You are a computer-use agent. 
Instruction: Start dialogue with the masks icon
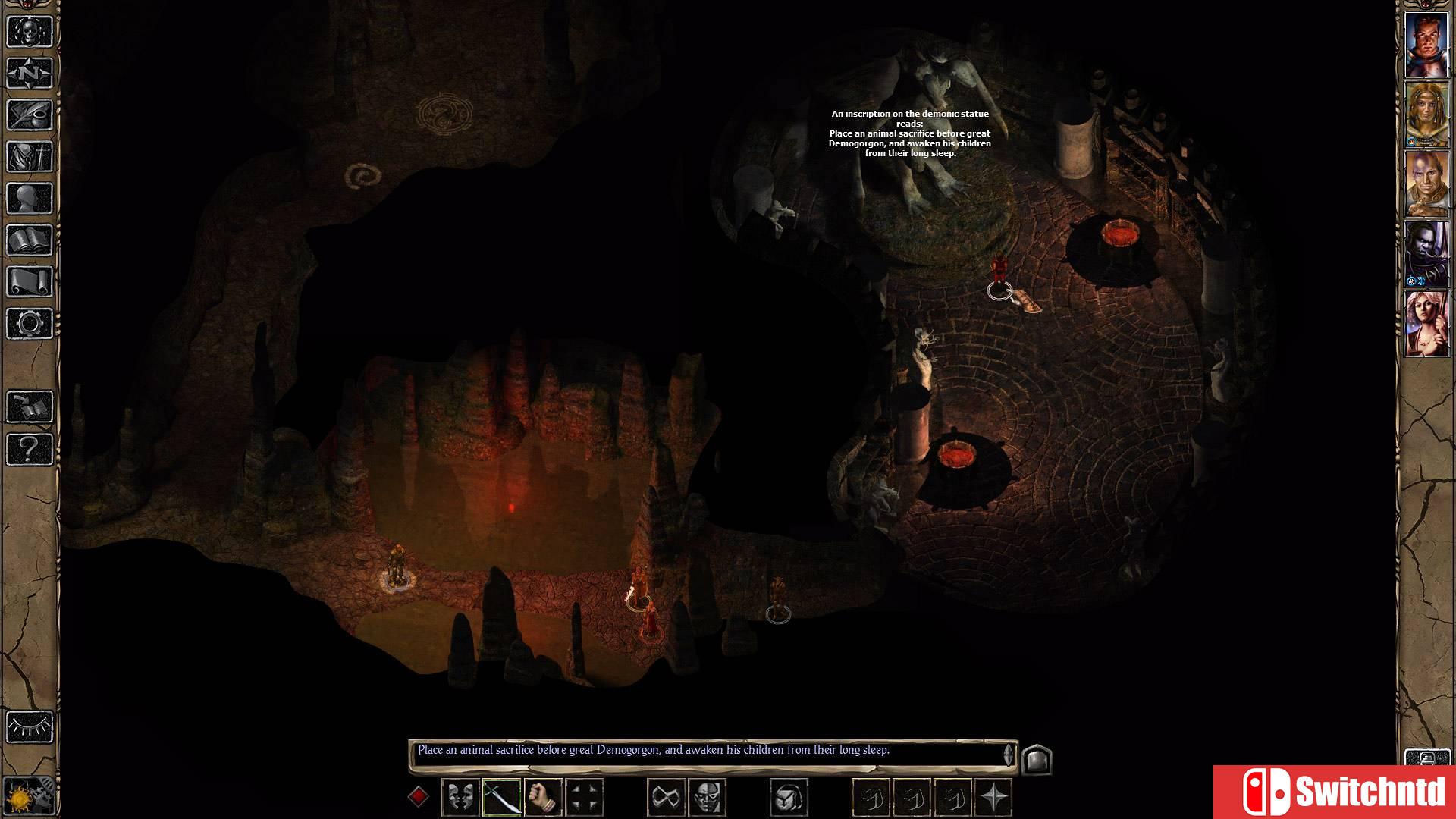point(459,795)
